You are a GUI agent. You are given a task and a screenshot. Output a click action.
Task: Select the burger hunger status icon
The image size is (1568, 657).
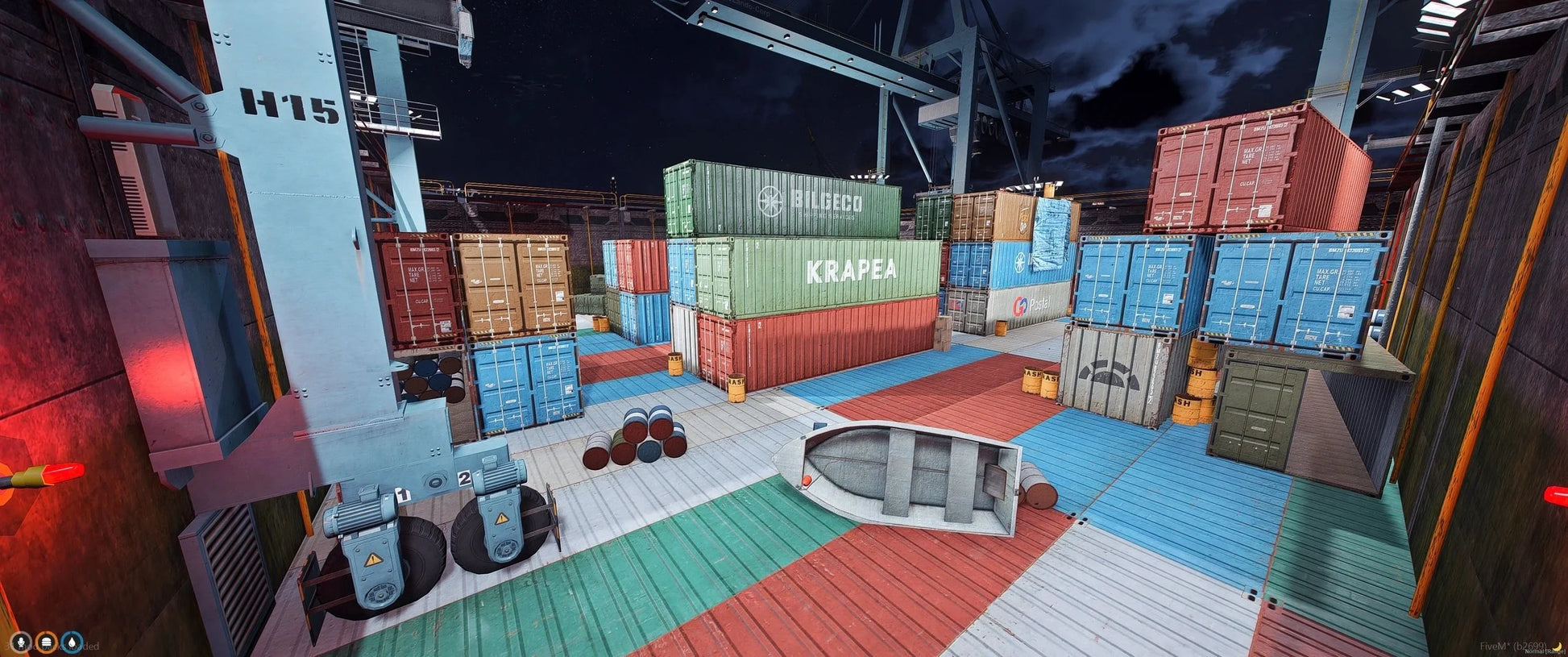[x=47, y=642]
